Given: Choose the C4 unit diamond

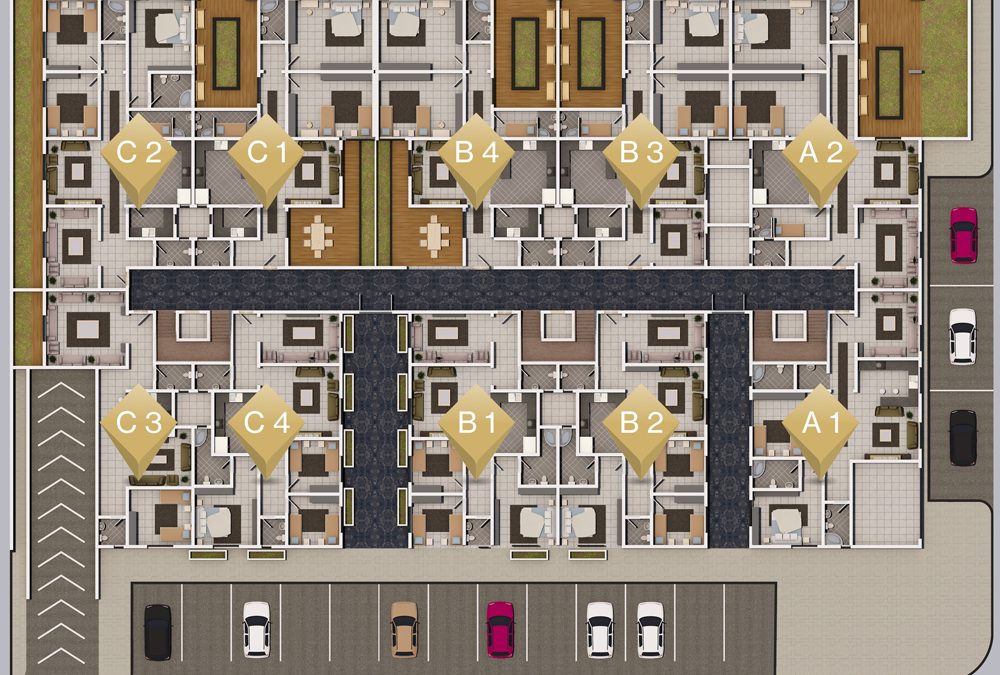Looking at the screenshot, I should 265,424.
